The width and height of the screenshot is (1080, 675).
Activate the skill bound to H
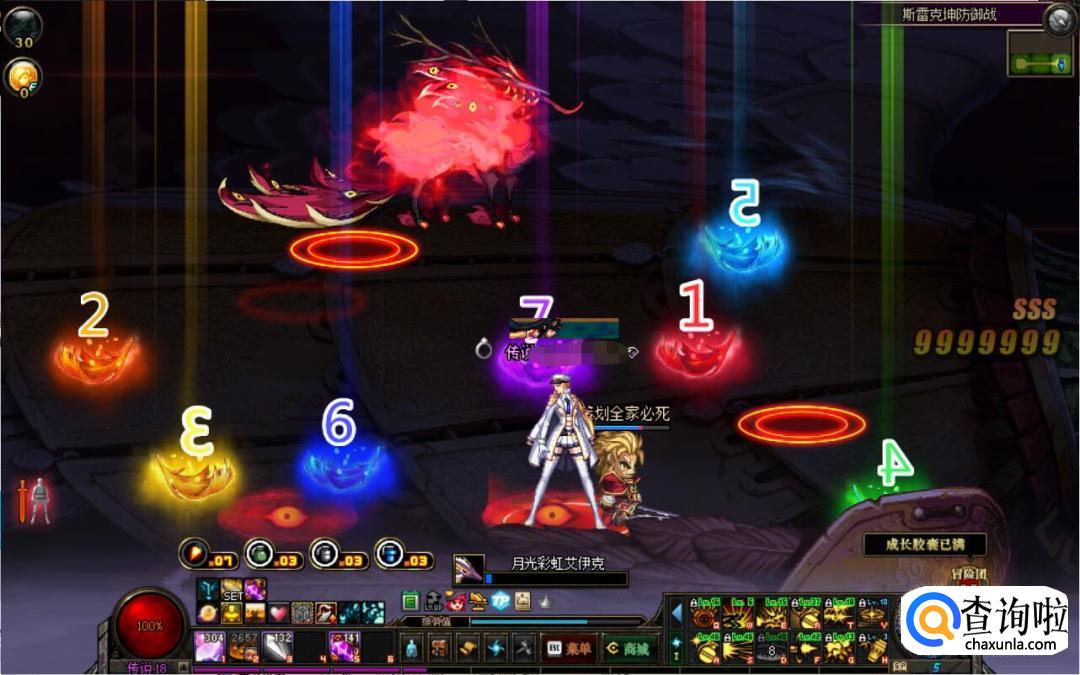tap(872, 647)
